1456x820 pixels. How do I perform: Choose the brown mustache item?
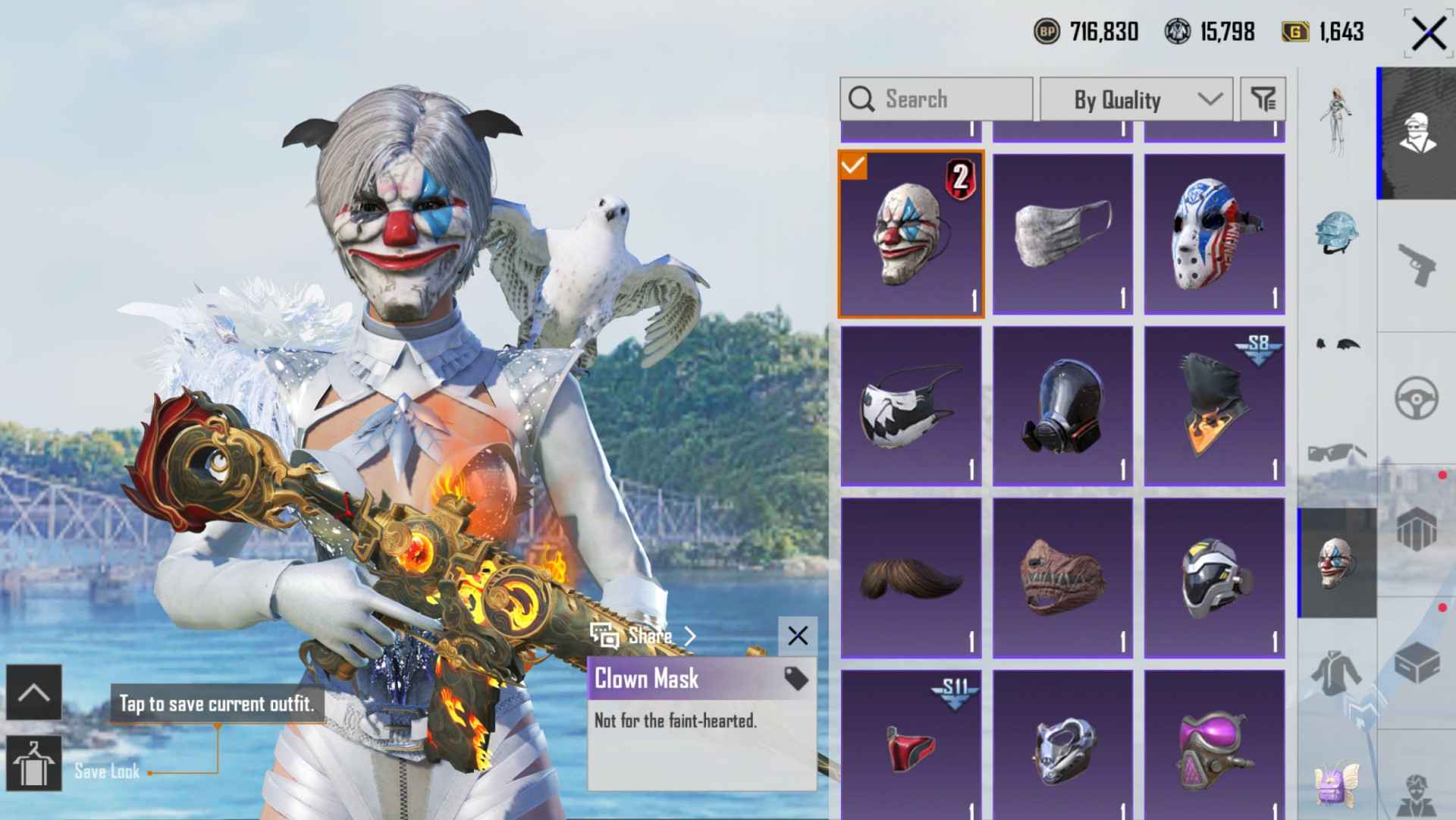click(911, 578)
